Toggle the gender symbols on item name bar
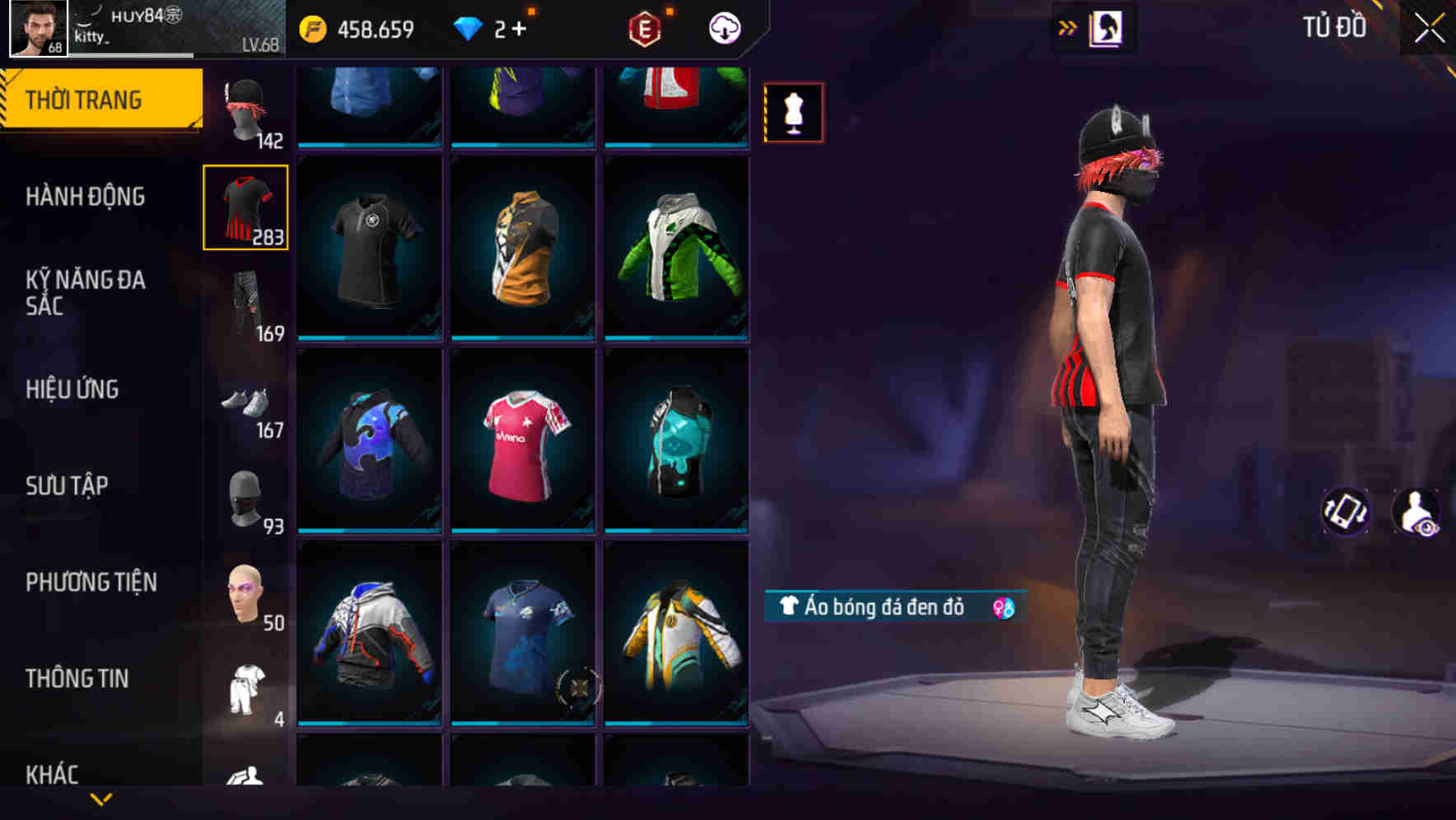This screenshot has width=1456, height=820. tap(1001, 608)
